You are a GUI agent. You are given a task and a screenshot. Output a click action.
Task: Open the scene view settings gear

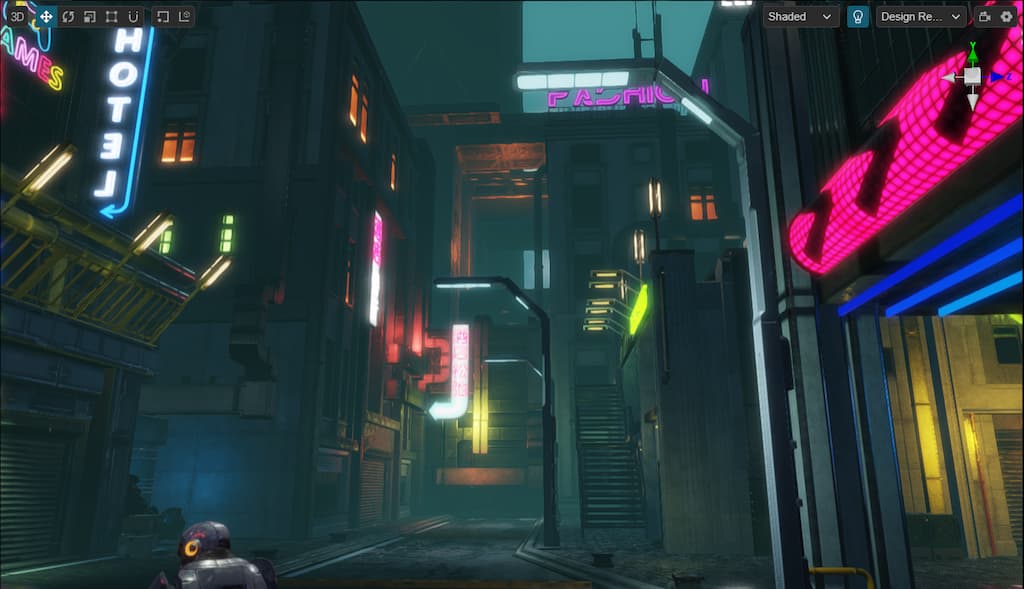(x=1006, y=16)
